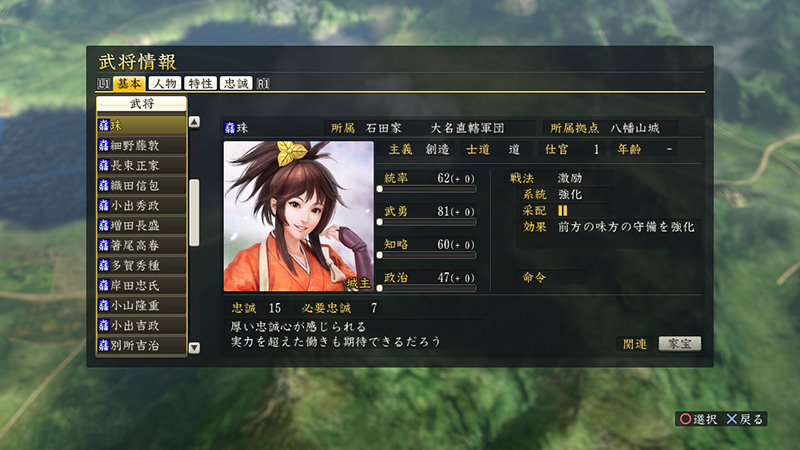This screenshot has height=450, width=800.
Task: Select officer 岸田忠氏
Action: coord(141,285)
